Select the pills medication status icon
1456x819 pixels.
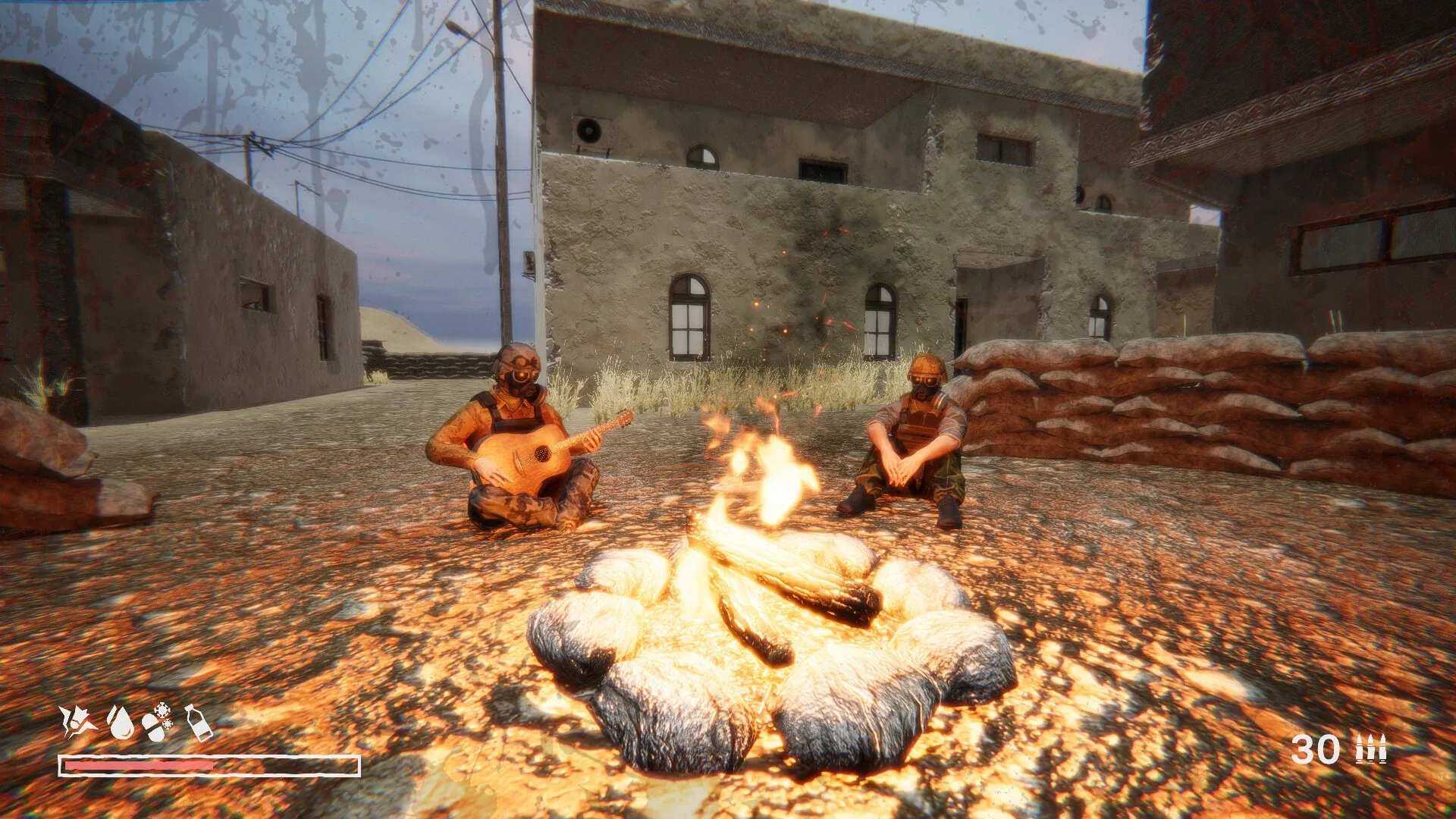pyautogui.click(x=153, y=726)
